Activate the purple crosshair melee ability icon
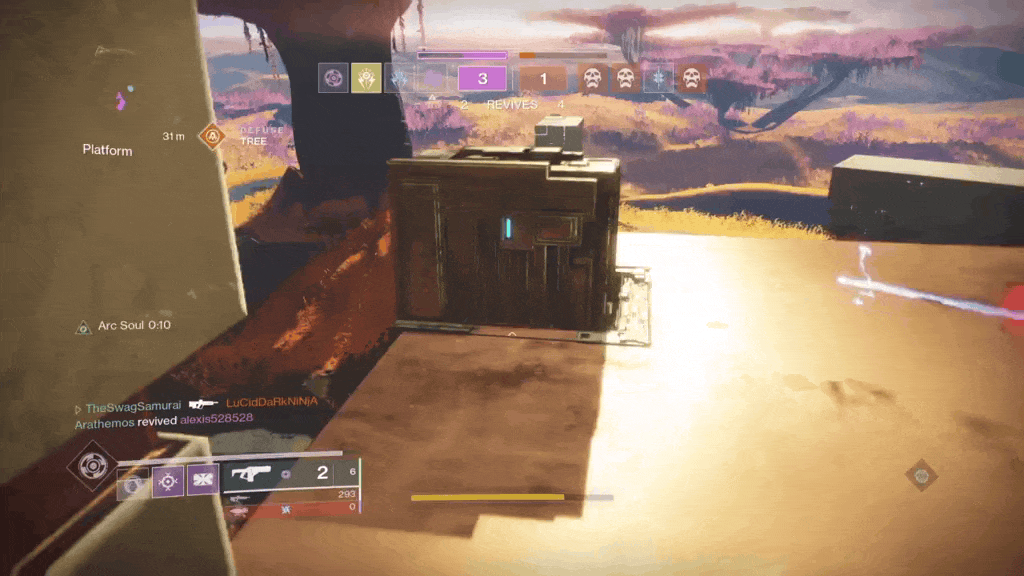 (167, 482)
